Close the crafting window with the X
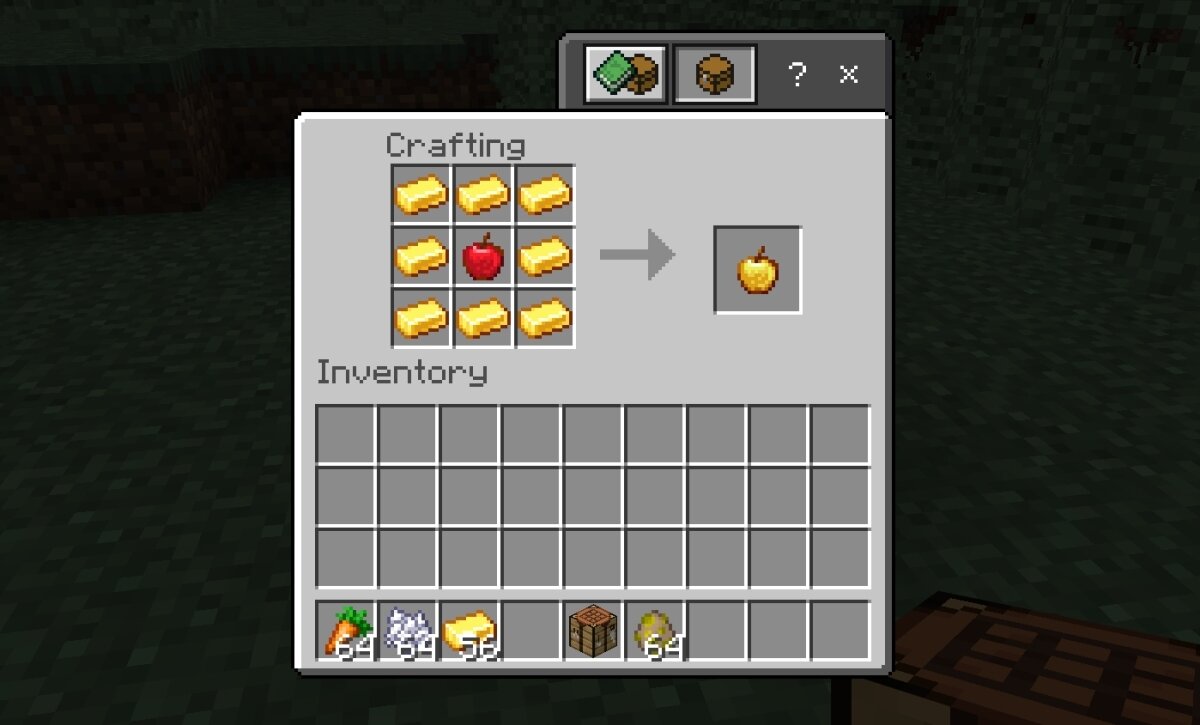The height and width of the screenshot is (725, 1200). [849, 73]
